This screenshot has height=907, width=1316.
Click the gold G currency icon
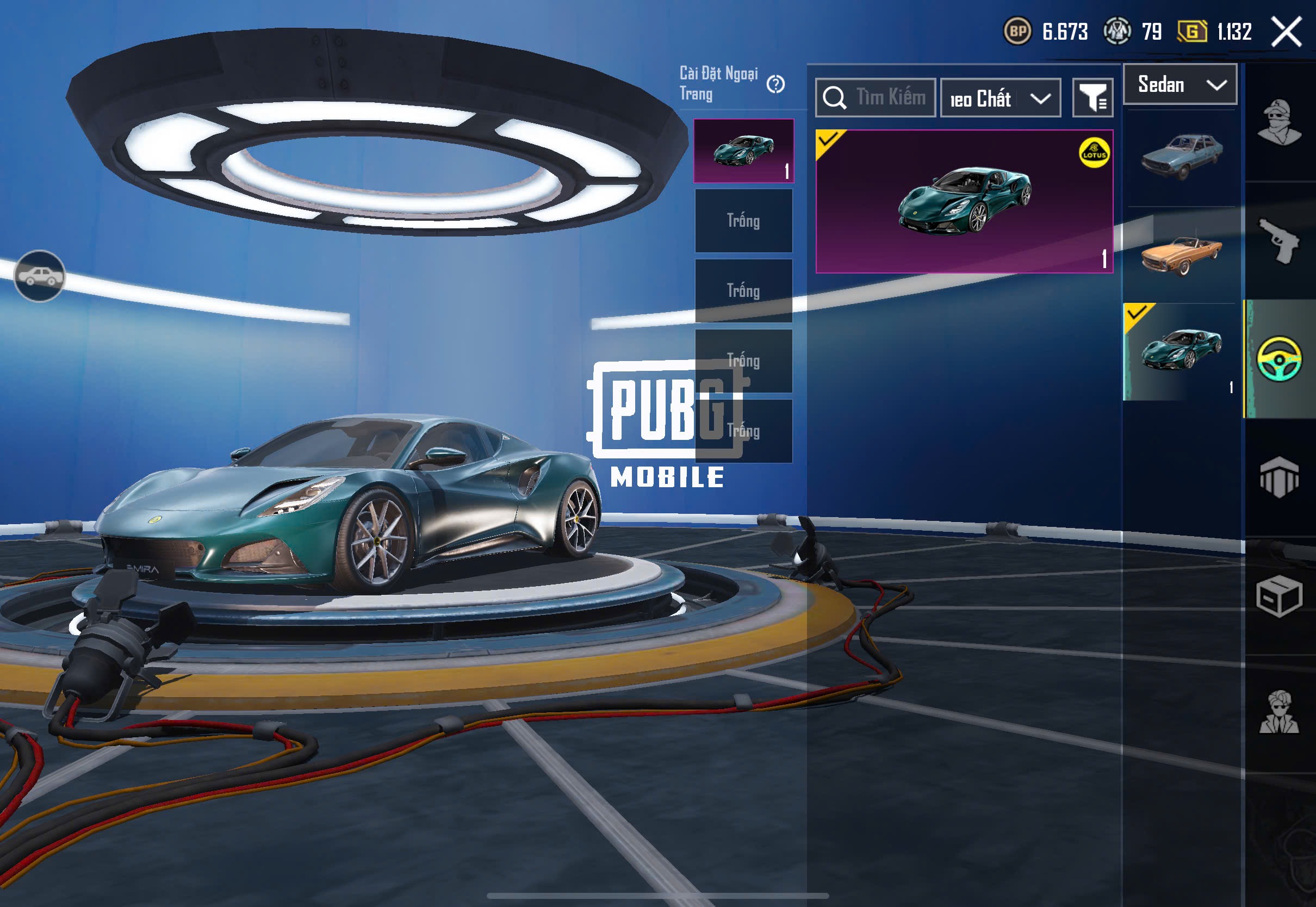[1193, 31]
